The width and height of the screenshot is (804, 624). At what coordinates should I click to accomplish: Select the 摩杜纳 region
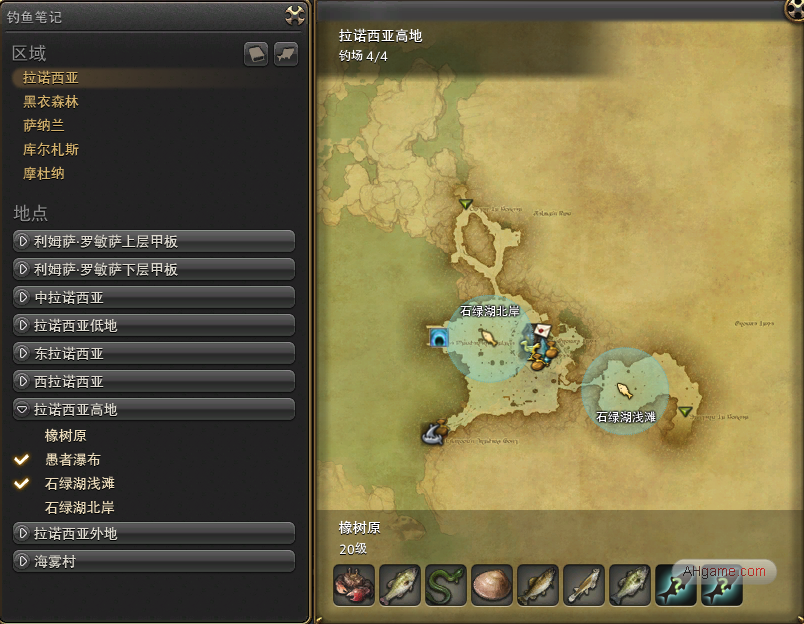pyautogui.click(x=44, y=174)
